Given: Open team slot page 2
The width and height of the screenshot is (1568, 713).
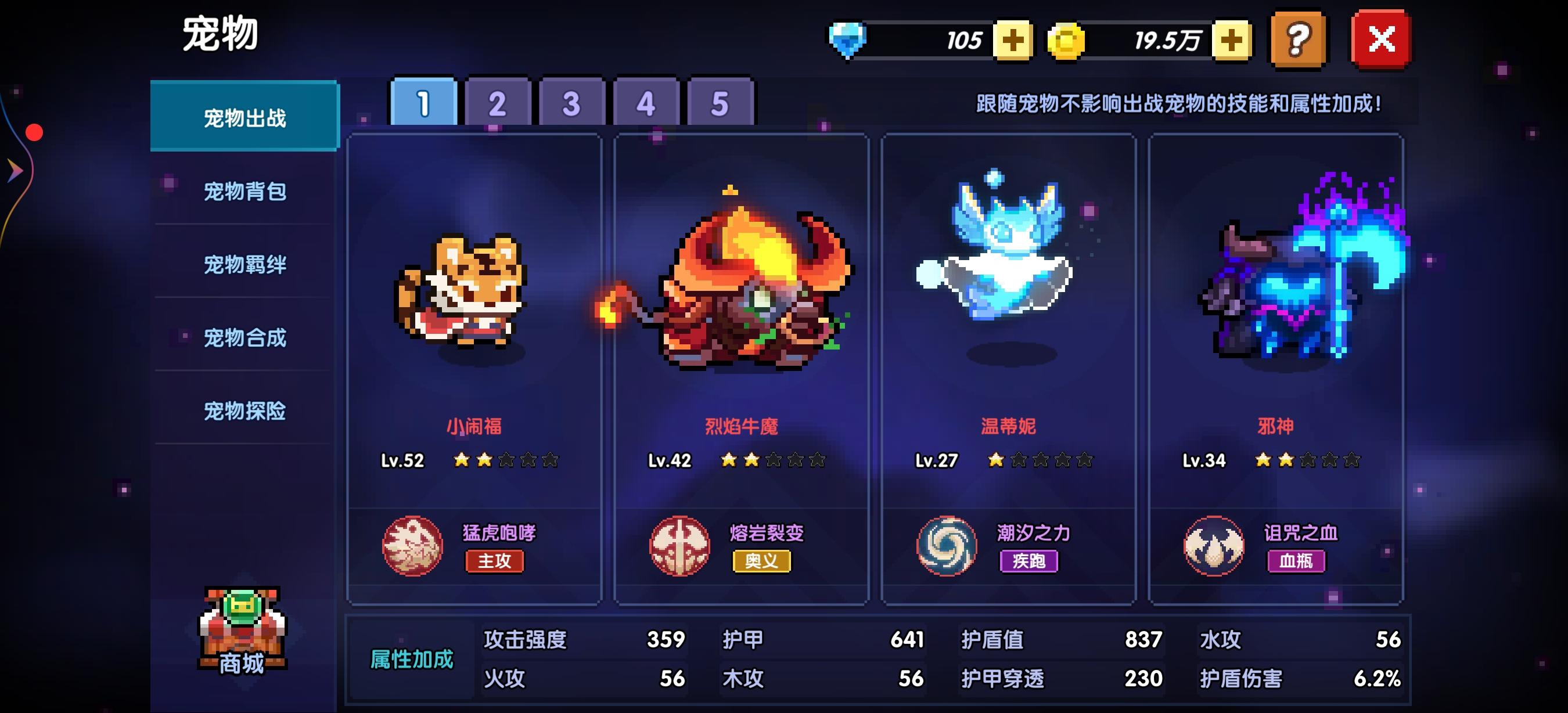Looking at the screenshot, I should coord(497,103).
